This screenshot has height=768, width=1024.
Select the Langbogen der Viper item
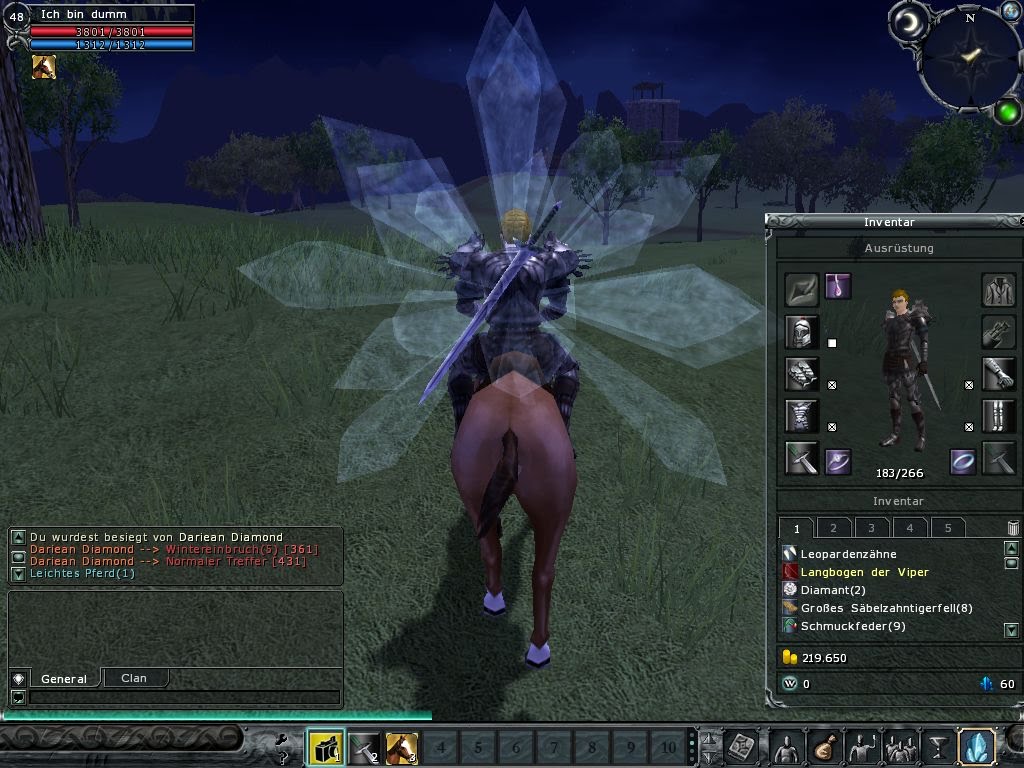tap(864, 572)
